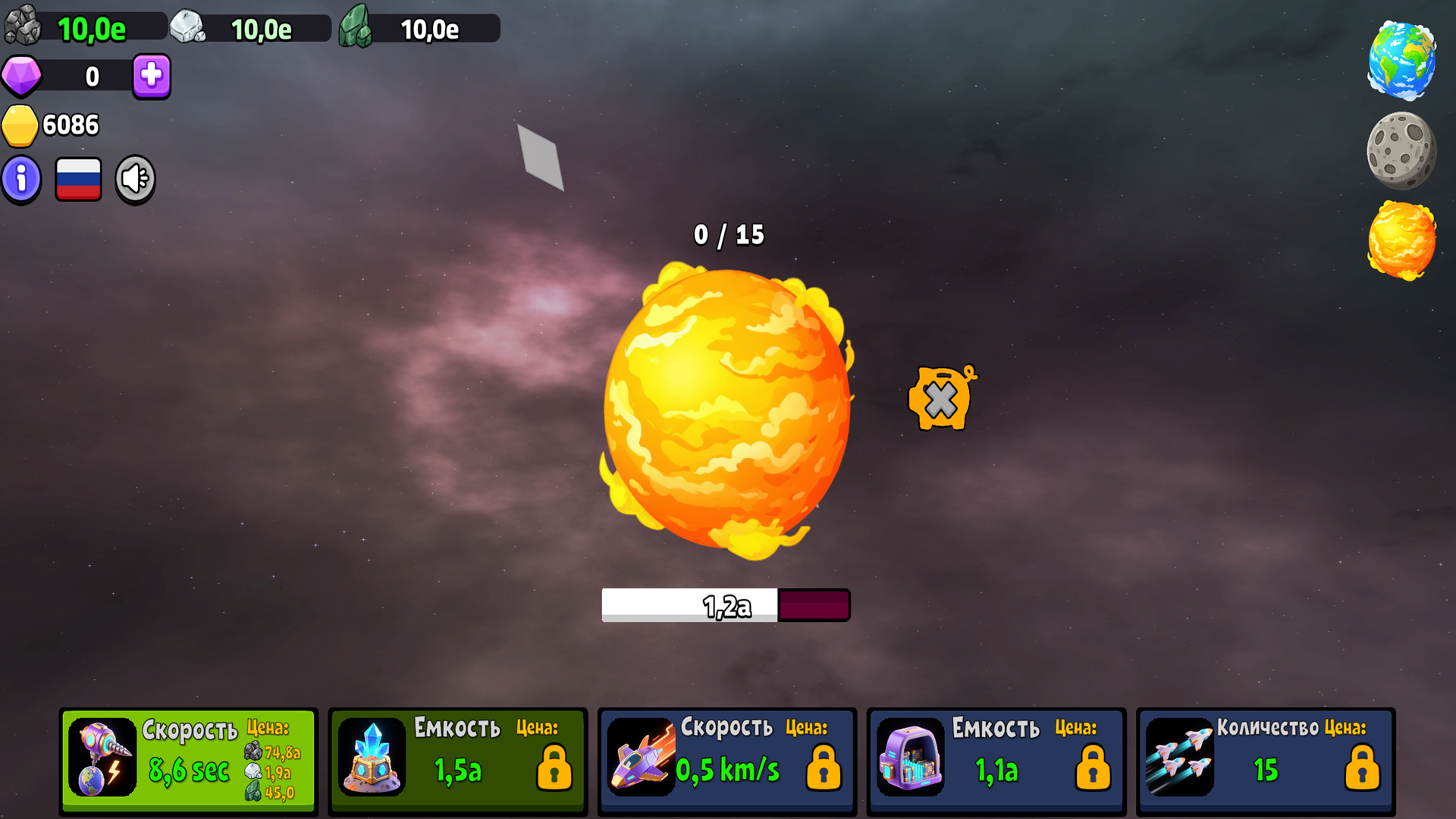Open the info panel via the i icon
Viewport: 1456px width, 819px height.
coord(20,179)
